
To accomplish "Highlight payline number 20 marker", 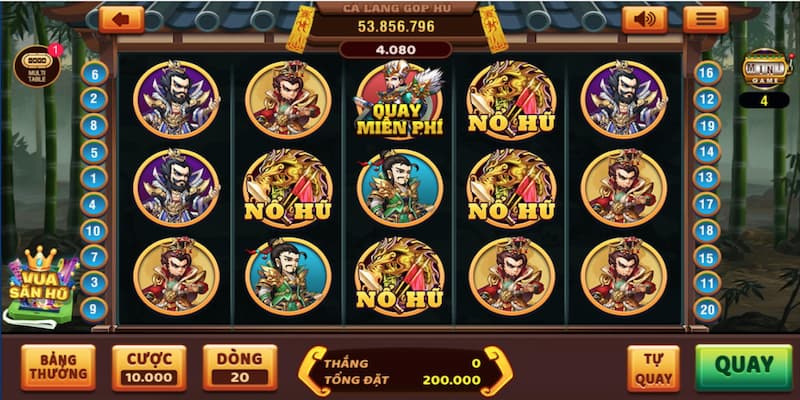I will (x=707, y=309).
